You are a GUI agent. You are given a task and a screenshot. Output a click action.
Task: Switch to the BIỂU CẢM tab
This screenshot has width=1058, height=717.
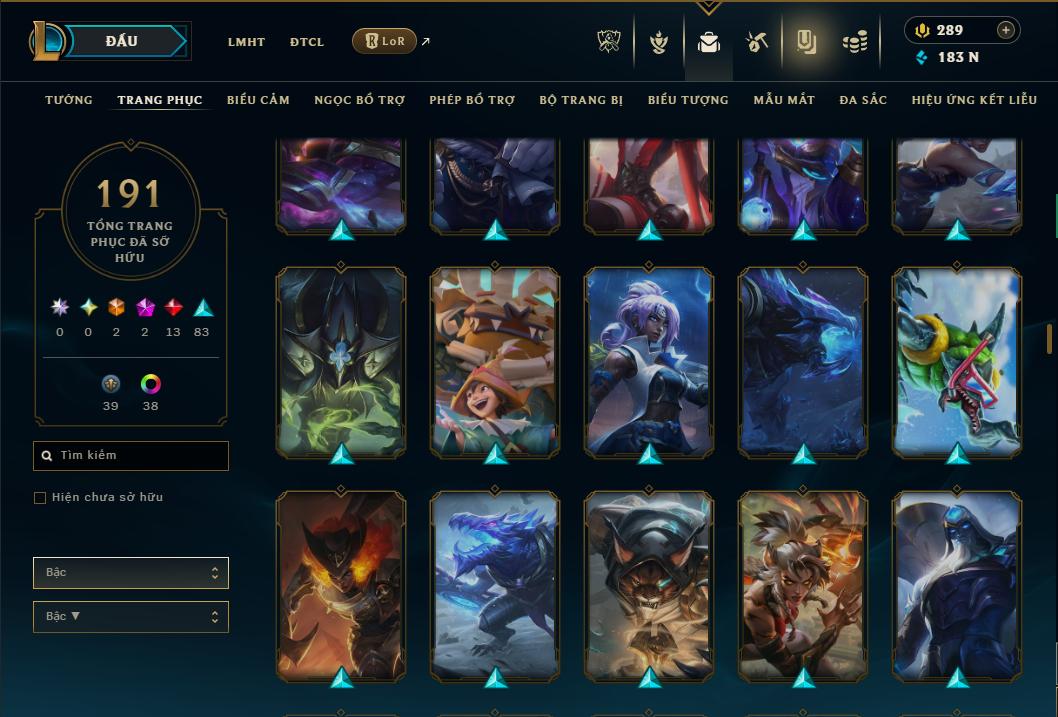(x=258, y=100)
